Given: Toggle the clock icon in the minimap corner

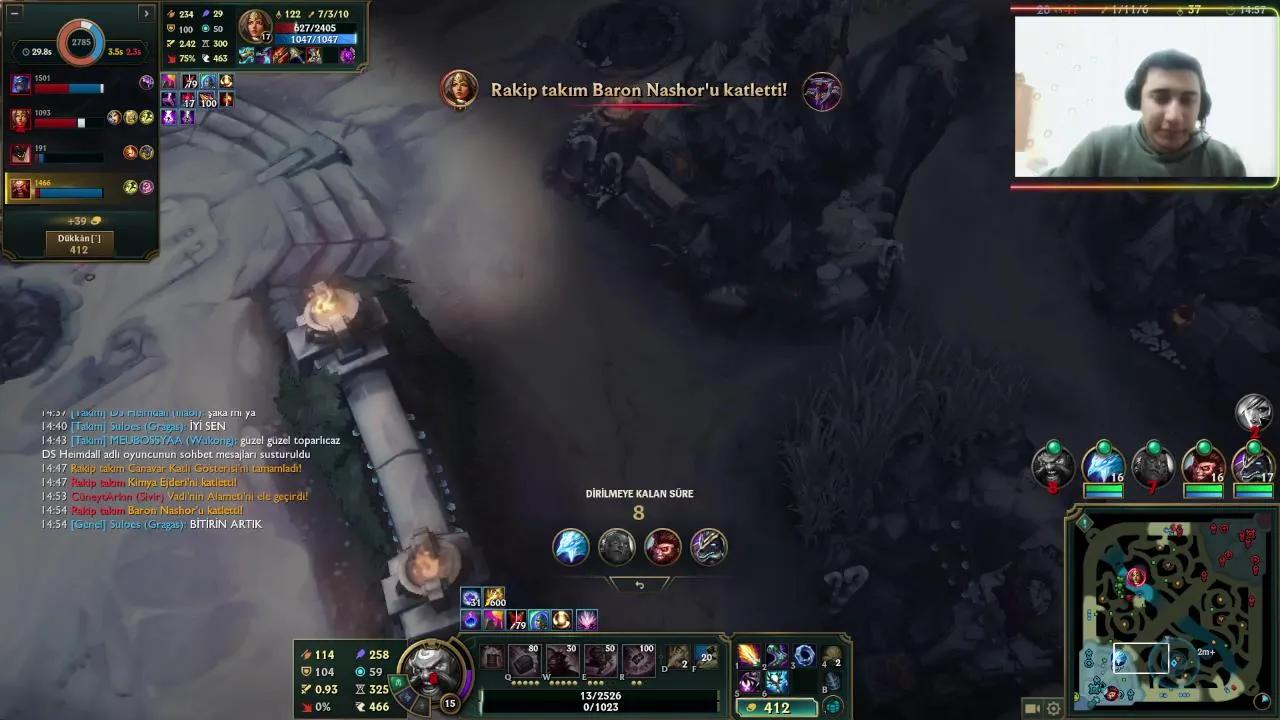Looking at the screenshot, I should pos(1263,699).
